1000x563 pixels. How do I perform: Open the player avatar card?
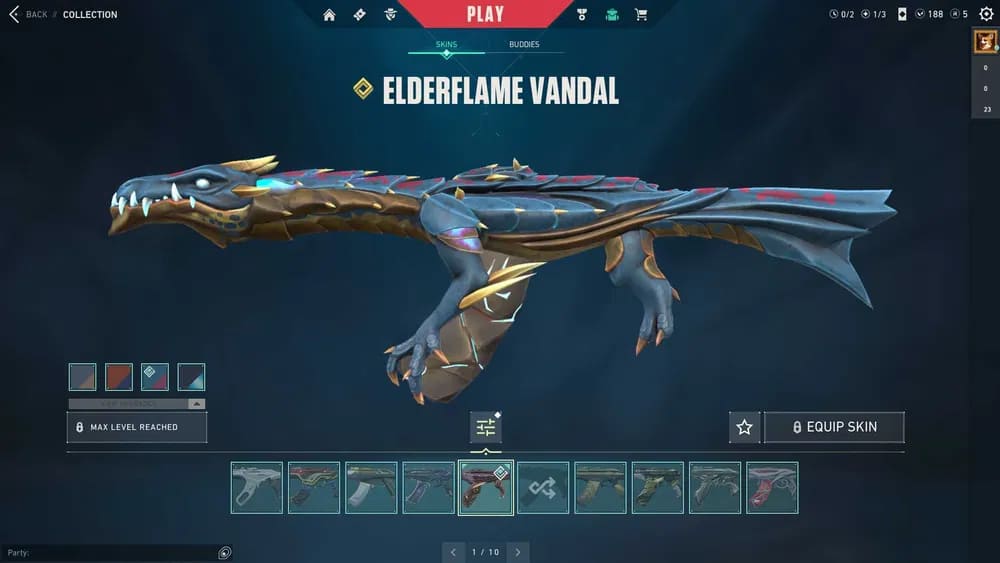[x=985, y=44]
